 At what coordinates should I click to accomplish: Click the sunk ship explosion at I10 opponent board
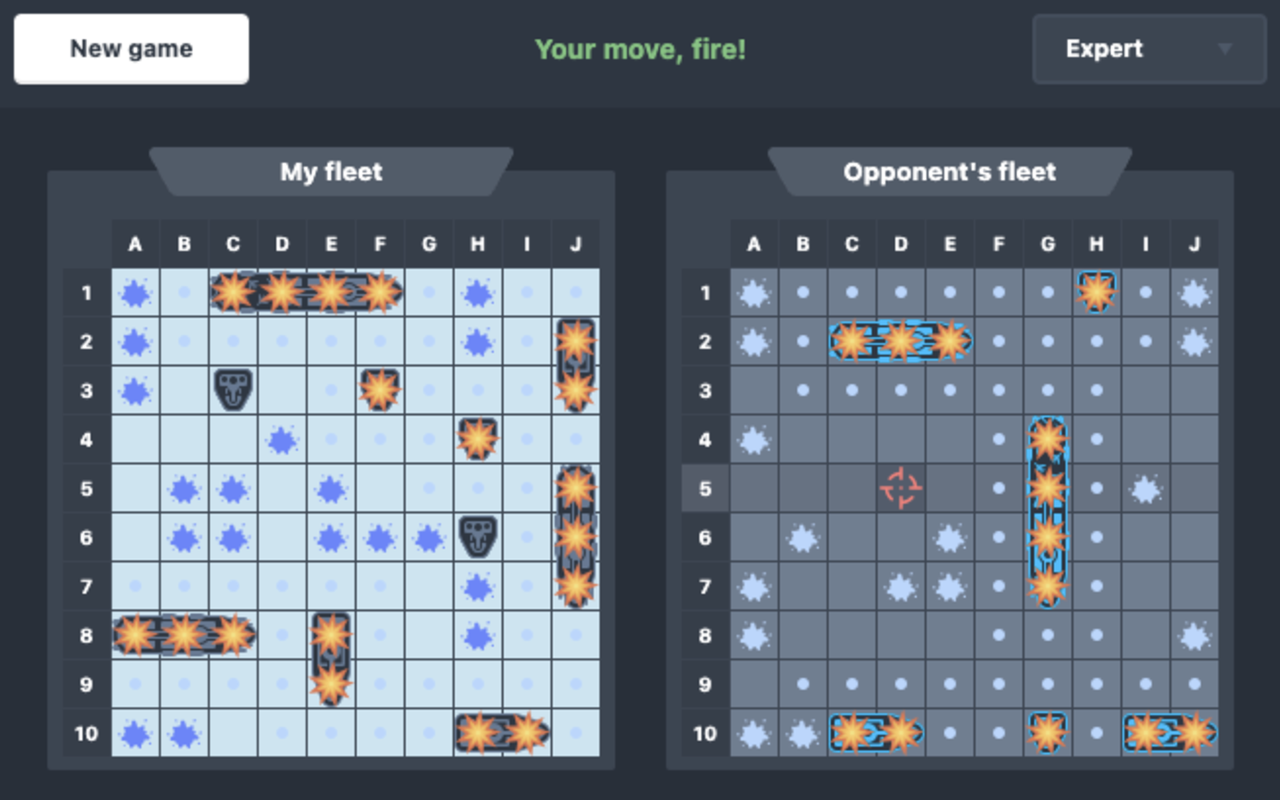click(1145, 733)
